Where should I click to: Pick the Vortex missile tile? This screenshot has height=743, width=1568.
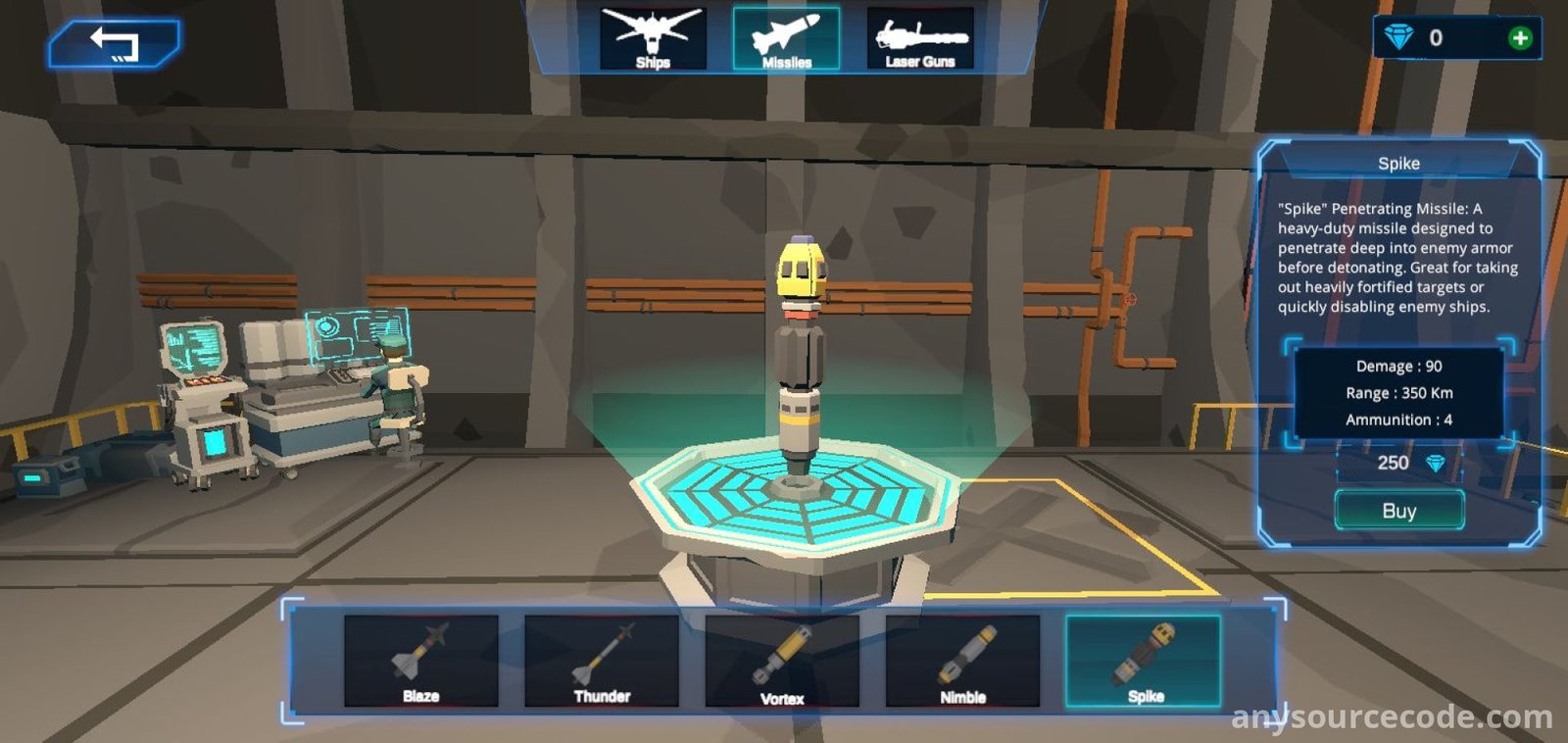pos(782,660)
